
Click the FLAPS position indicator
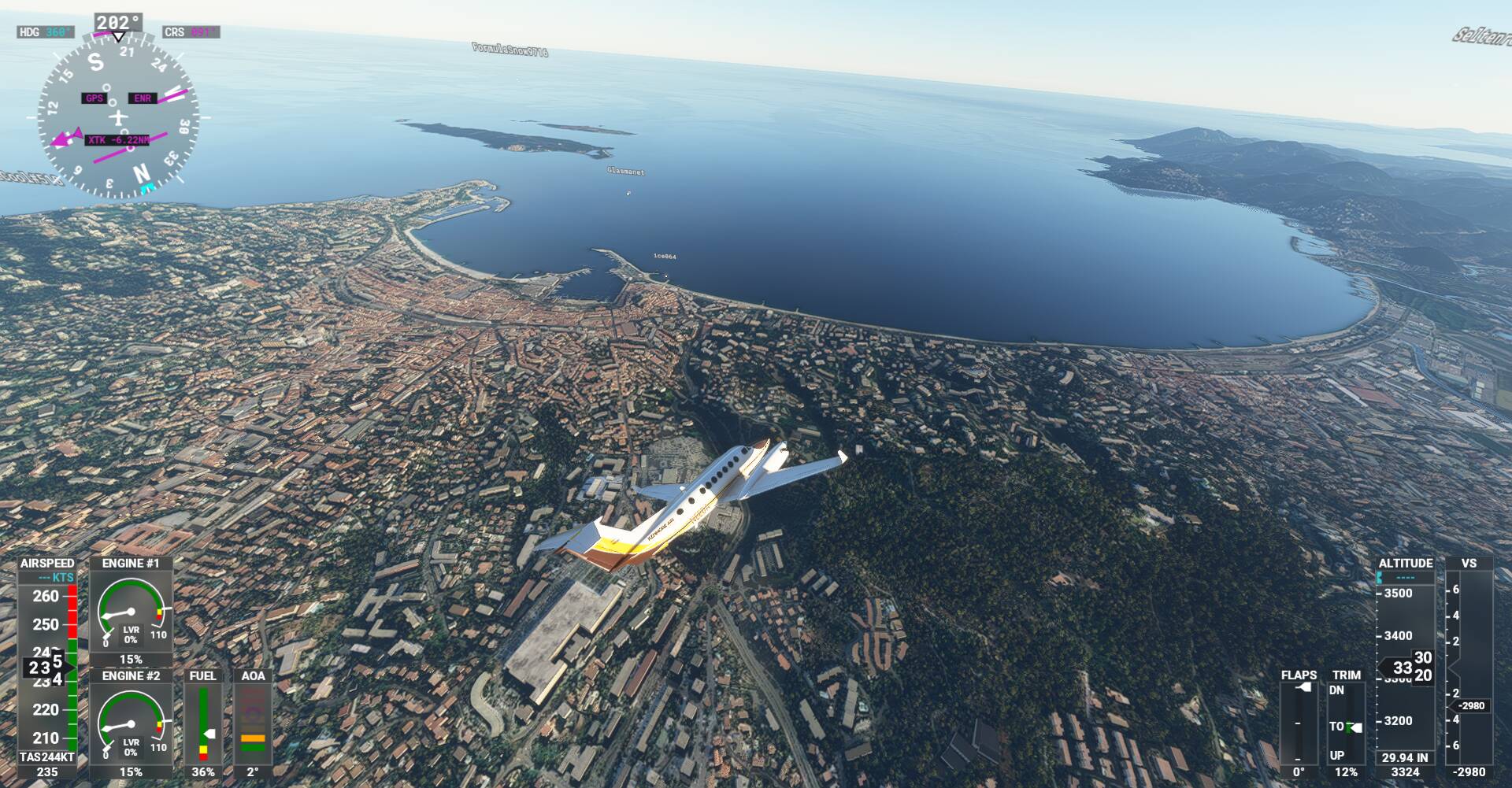[x=1298, y=724]
